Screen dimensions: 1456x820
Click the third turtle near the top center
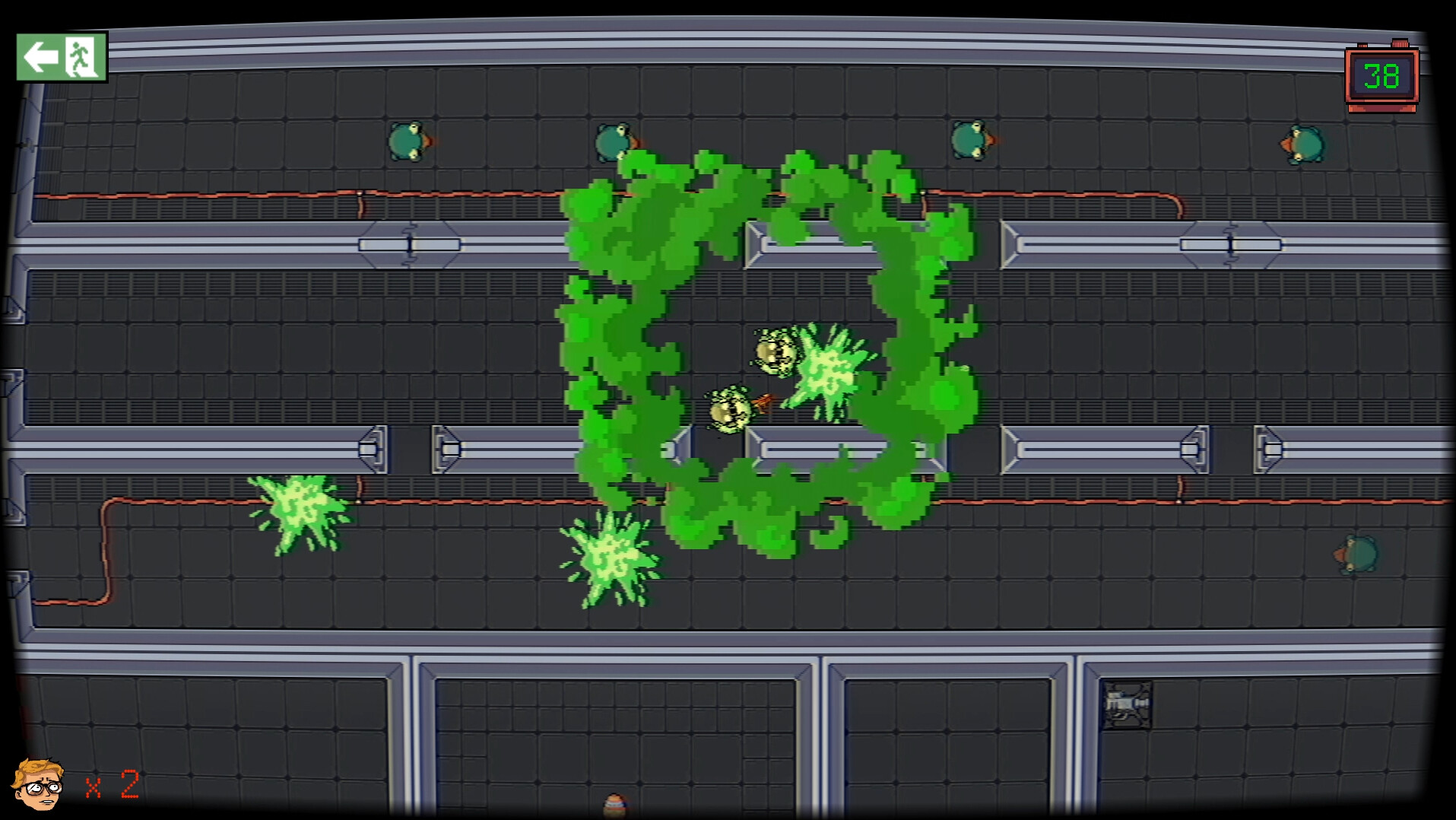(x=968, y=141)
